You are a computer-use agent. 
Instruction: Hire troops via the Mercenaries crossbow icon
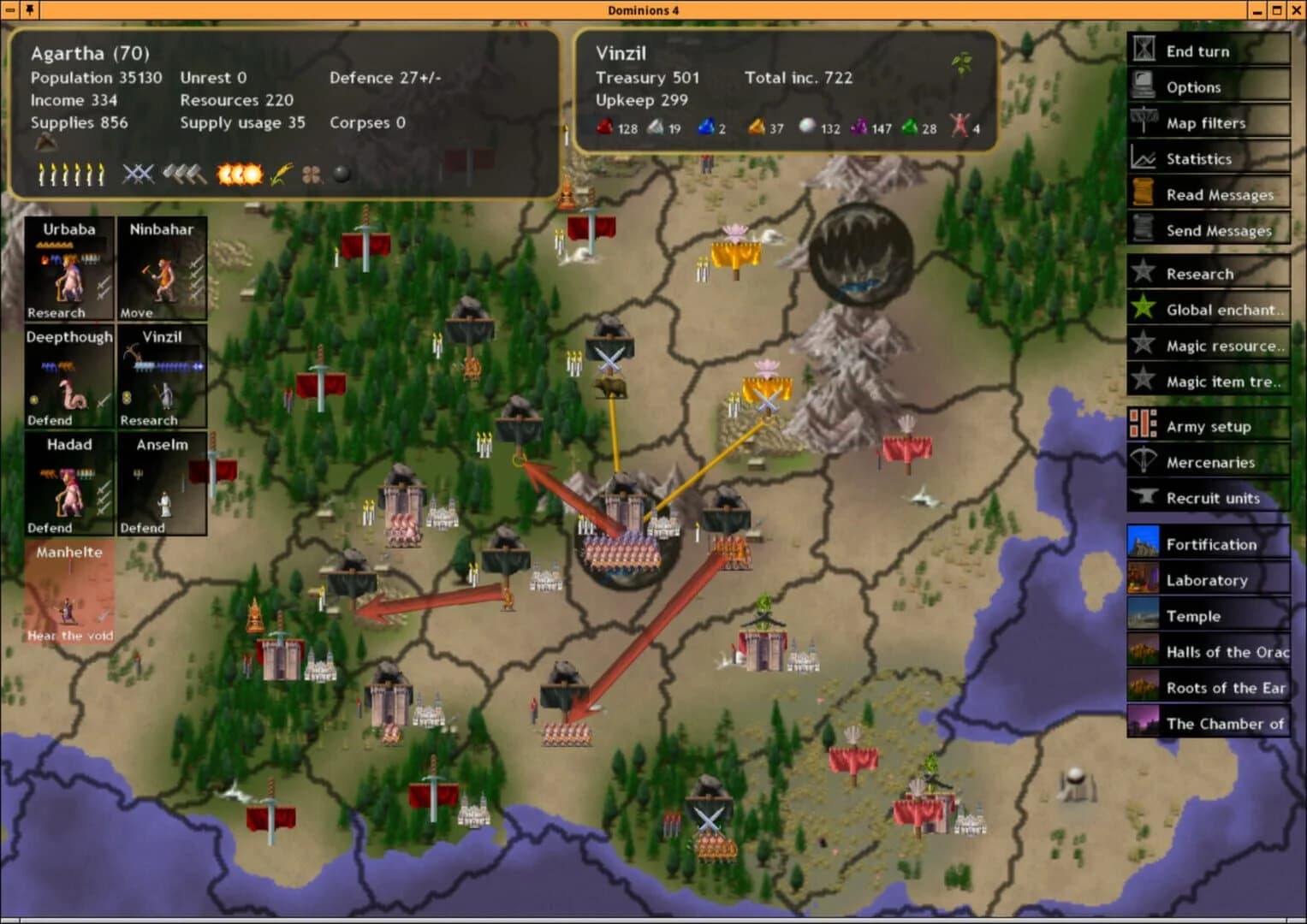click(1143, 462)
